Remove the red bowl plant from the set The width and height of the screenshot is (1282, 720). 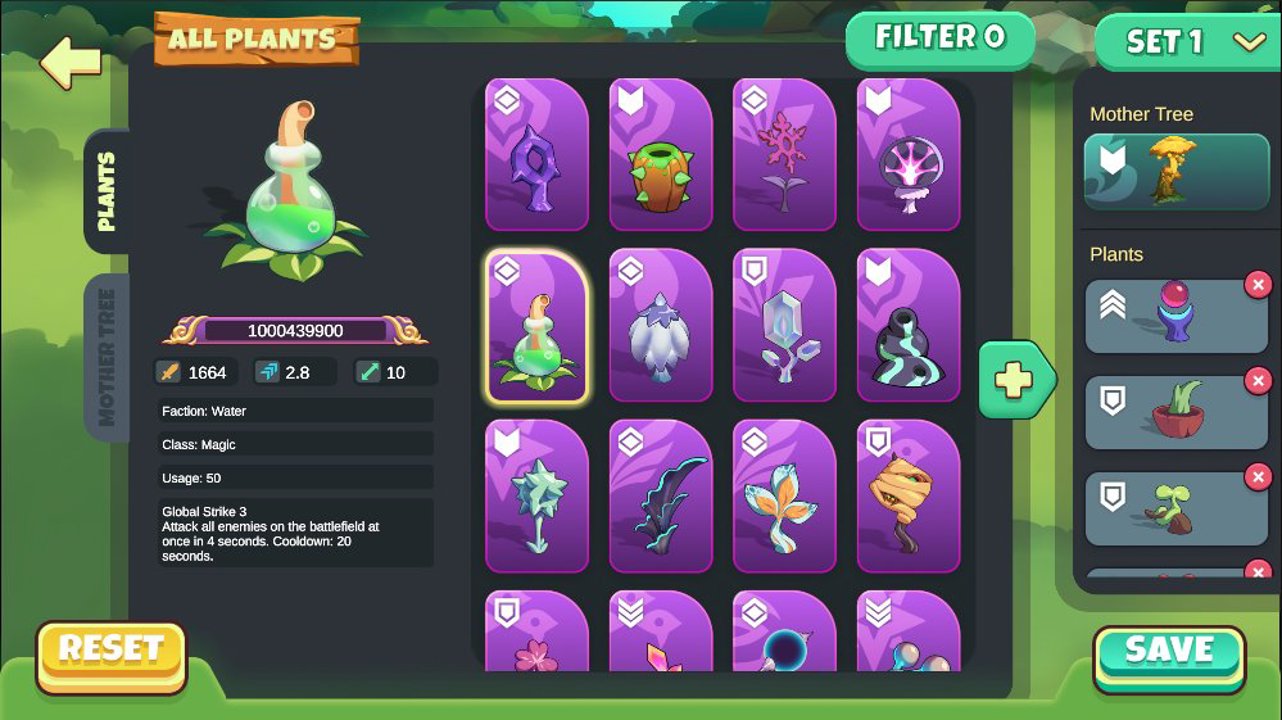tap(1257, 380)
